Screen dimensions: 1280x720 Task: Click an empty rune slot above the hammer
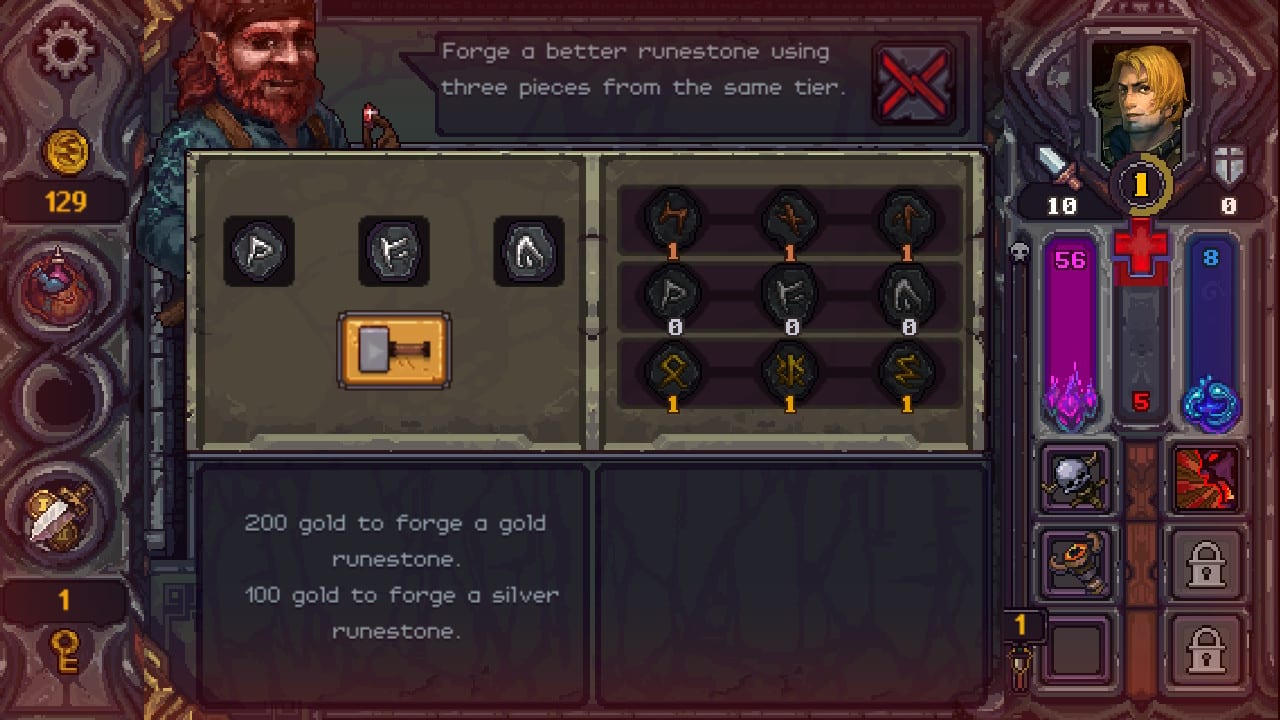tap(259, 251)
